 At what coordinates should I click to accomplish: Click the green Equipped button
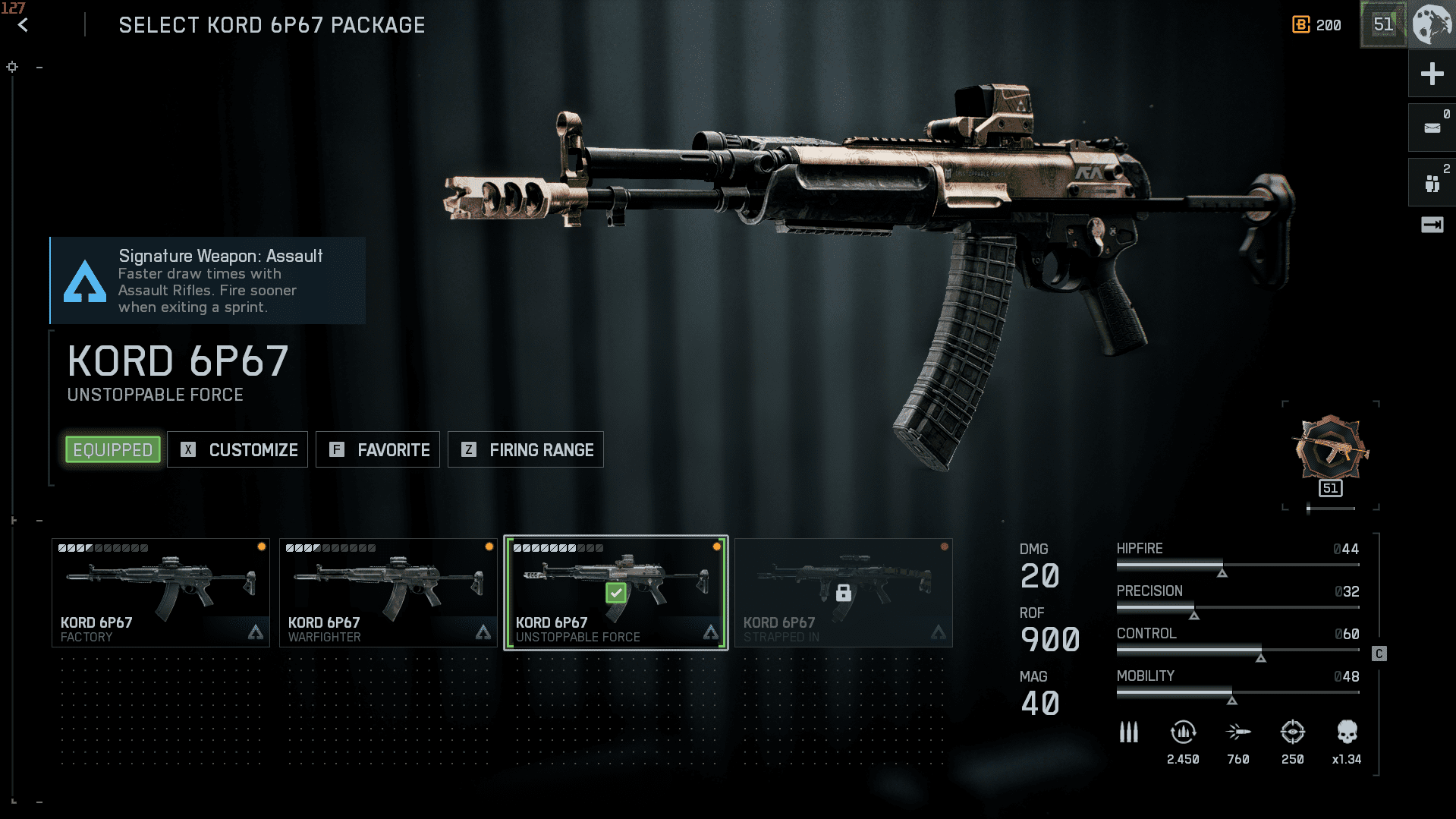click(x=113, y=450)
